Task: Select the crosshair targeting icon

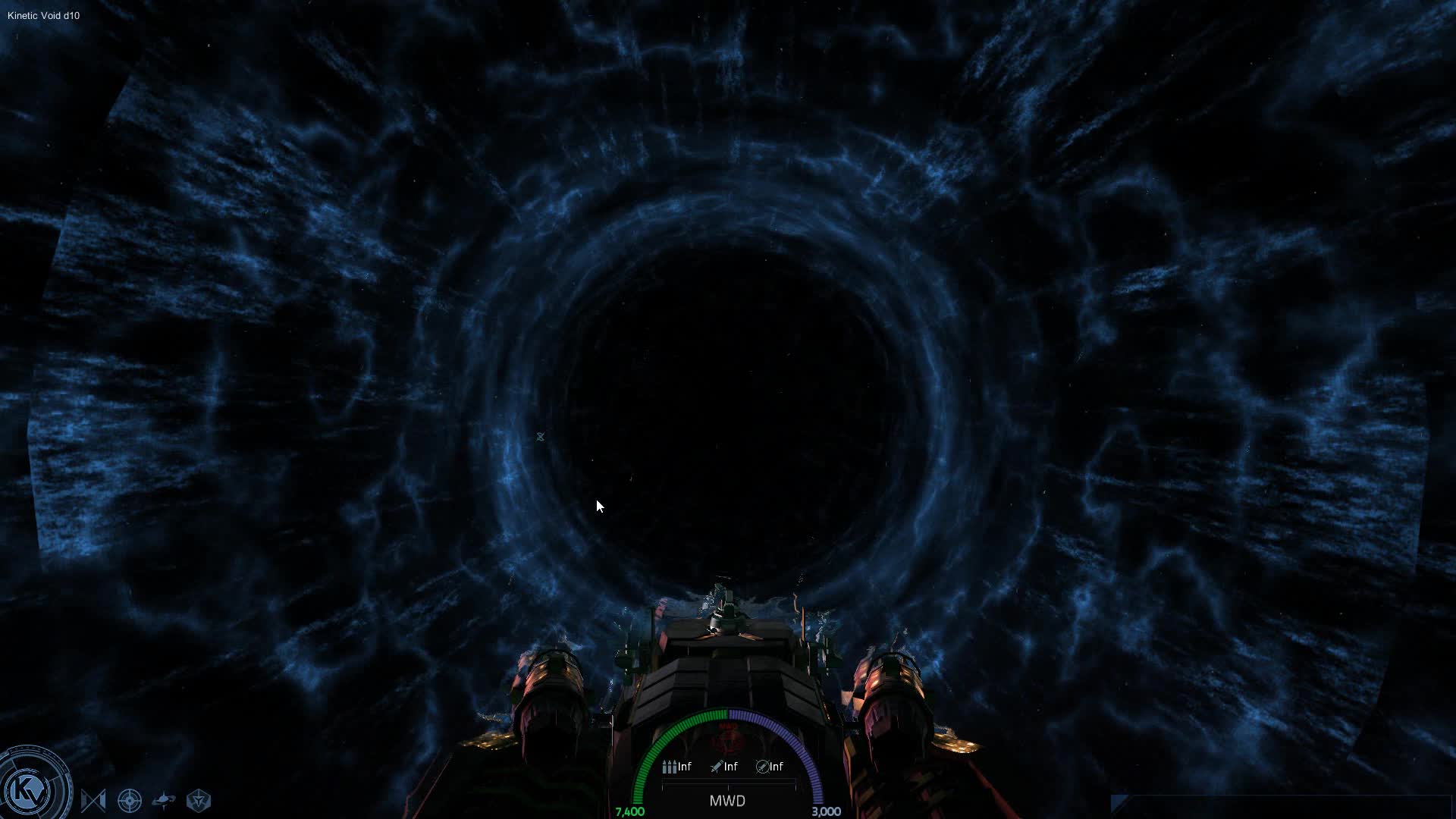Action: coord(130,801)
